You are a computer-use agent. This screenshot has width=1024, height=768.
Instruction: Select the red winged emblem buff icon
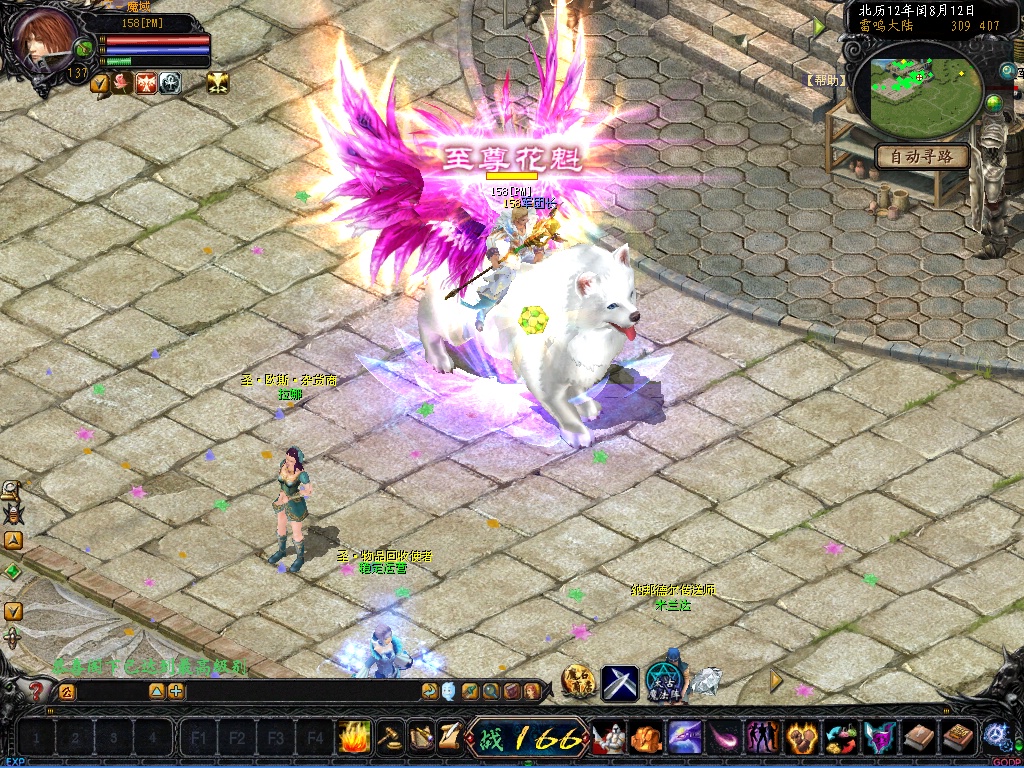[x=146, y=83]
